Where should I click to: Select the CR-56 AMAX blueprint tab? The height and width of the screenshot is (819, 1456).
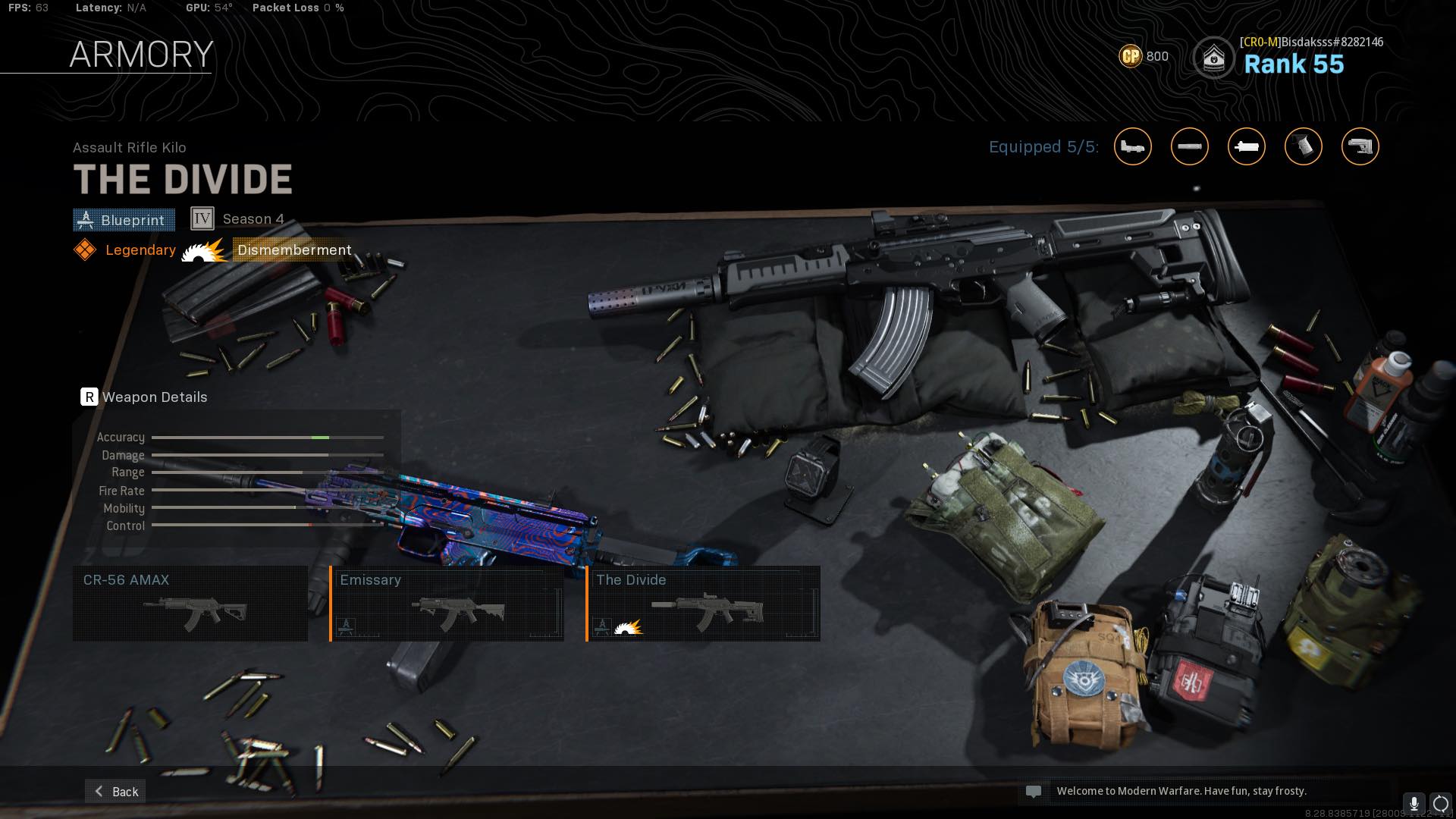pyautogui.click(x=190, y=603)
